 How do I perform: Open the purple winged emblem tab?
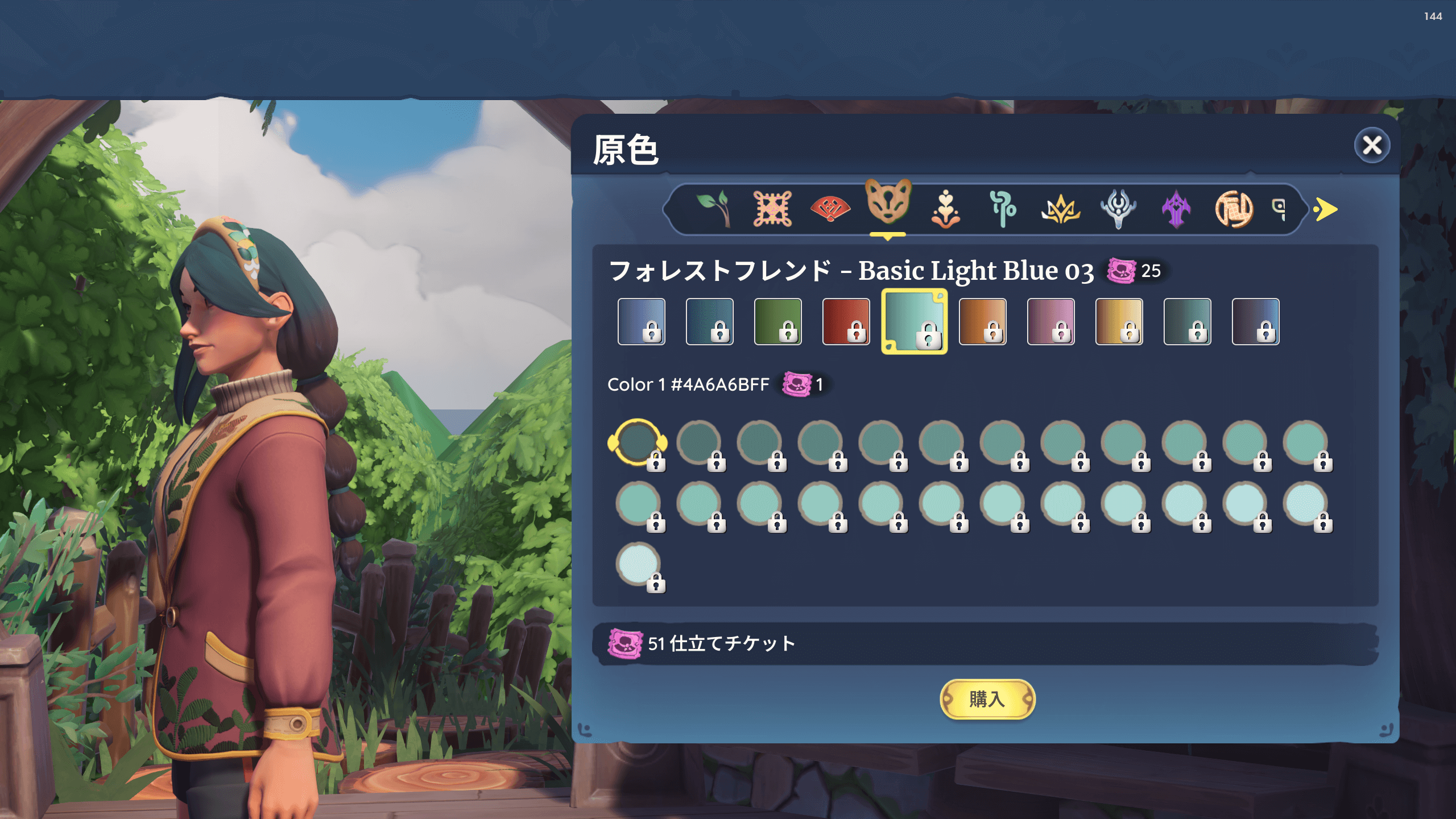click(x=1176, y=209)
